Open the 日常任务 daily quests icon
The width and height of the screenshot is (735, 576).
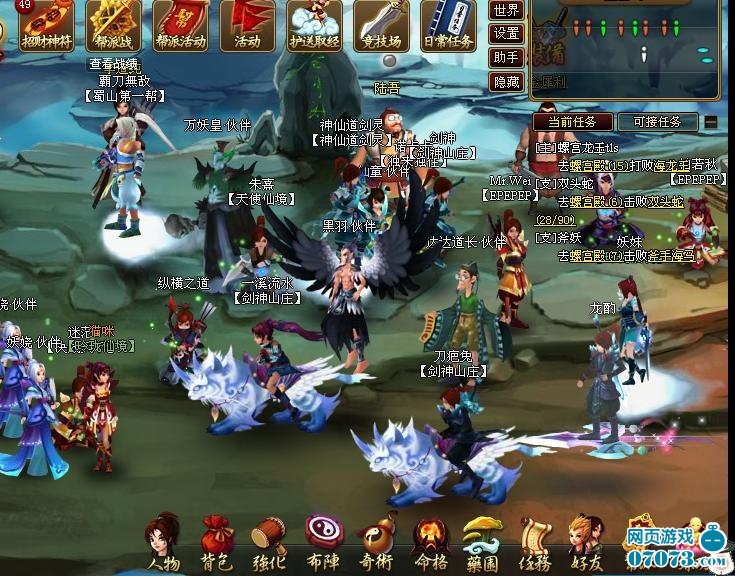pyautogui.click(x=448, y=24)
